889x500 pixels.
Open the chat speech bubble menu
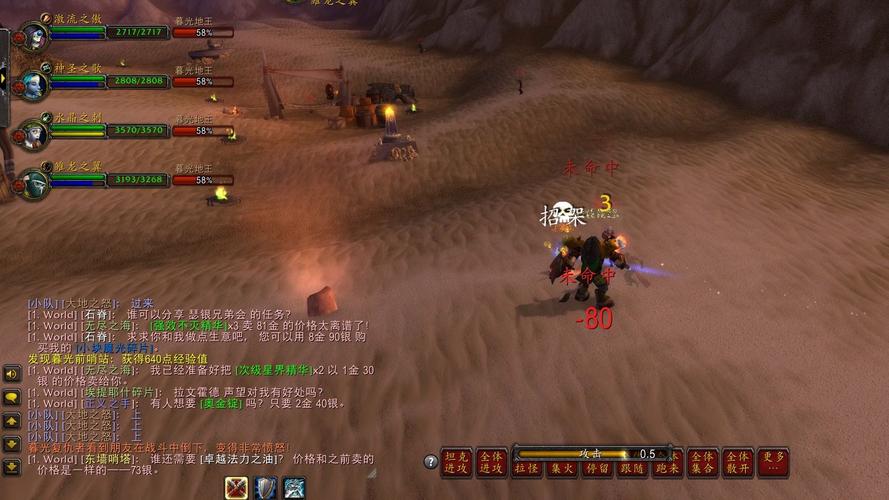pos(11,397)
